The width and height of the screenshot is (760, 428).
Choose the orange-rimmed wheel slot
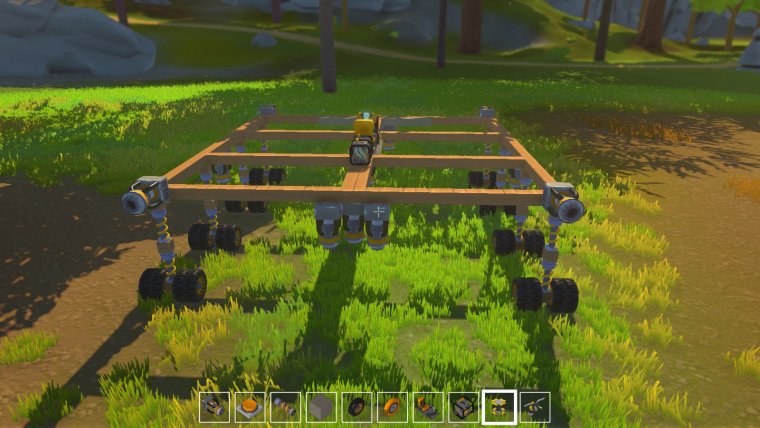tap(392, 407)
